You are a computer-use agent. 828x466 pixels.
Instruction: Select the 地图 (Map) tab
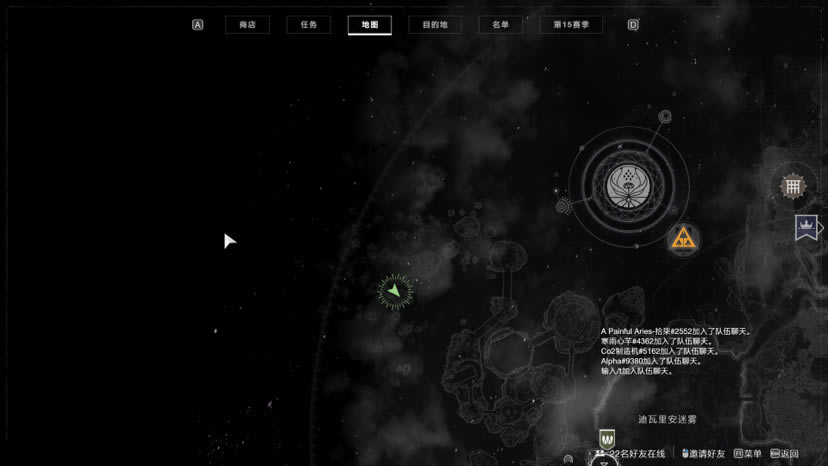click(369, 25)
